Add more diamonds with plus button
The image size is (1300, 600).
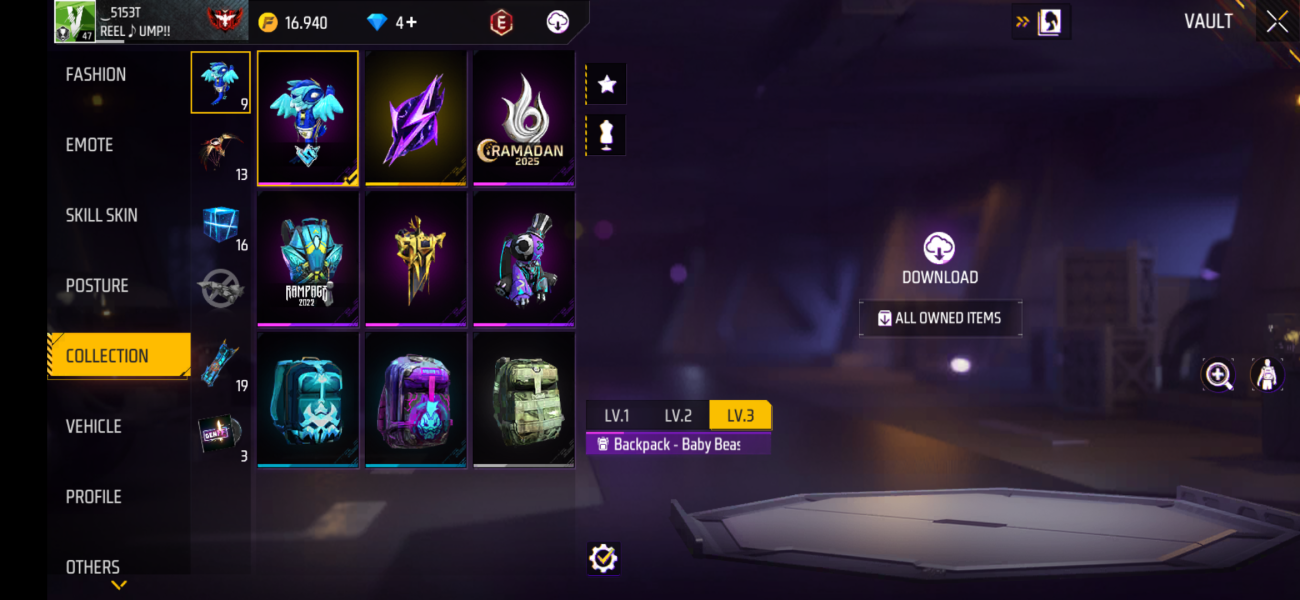coord(410,22)
